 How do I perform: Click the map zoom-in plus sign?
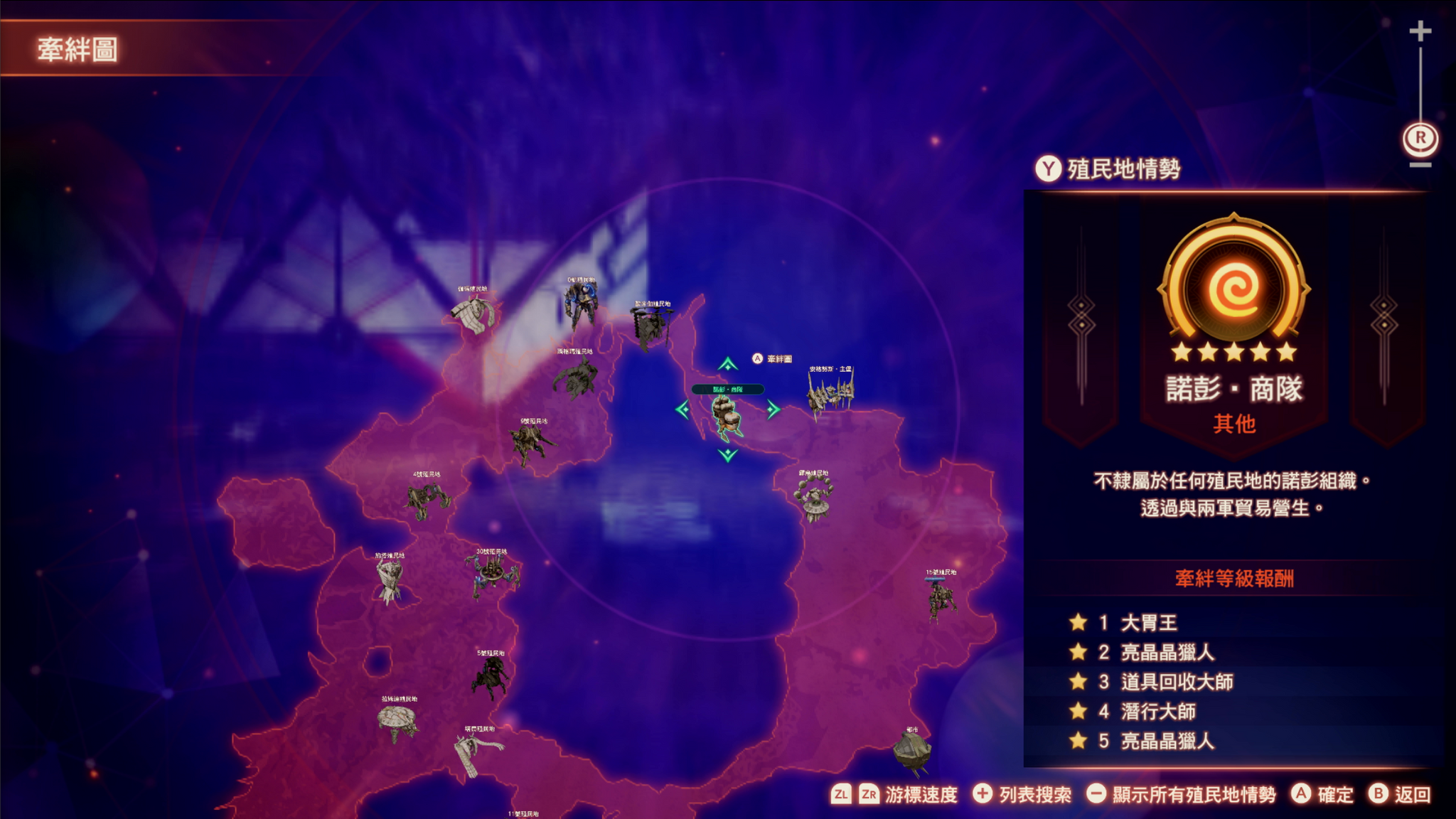click(1420, 31)
